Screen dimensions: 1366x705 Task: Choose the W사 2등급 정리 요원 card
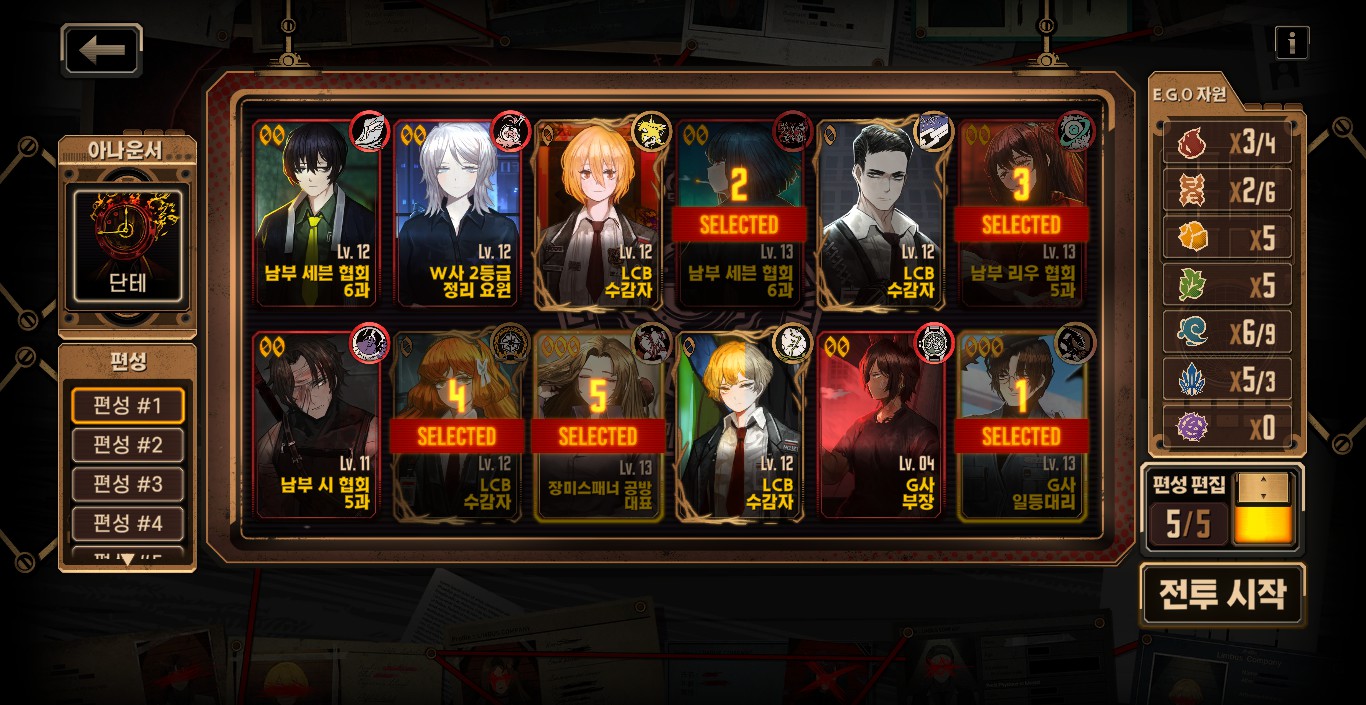point(458,214)
